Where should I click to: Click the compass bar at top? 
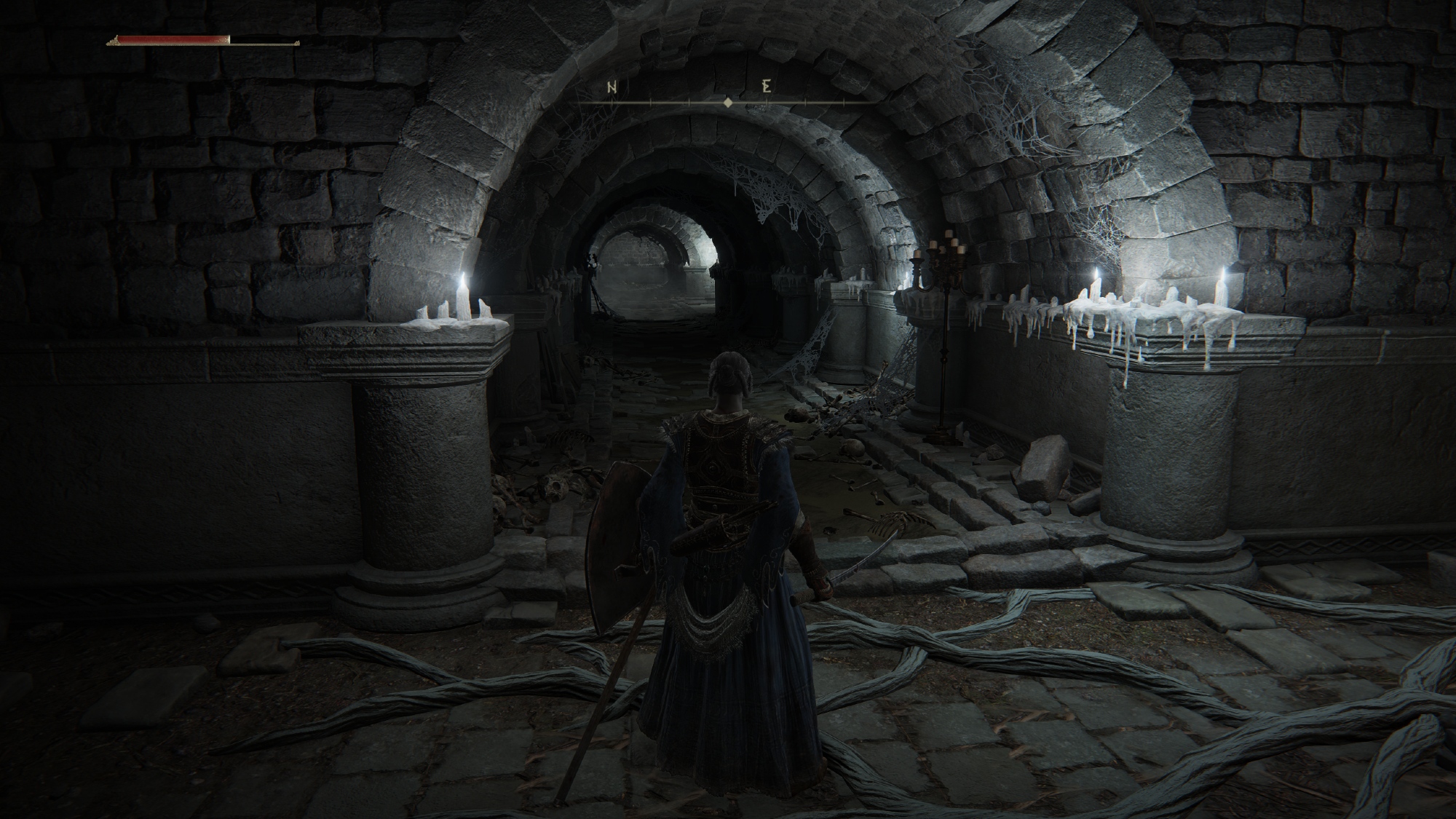[727, 103]
